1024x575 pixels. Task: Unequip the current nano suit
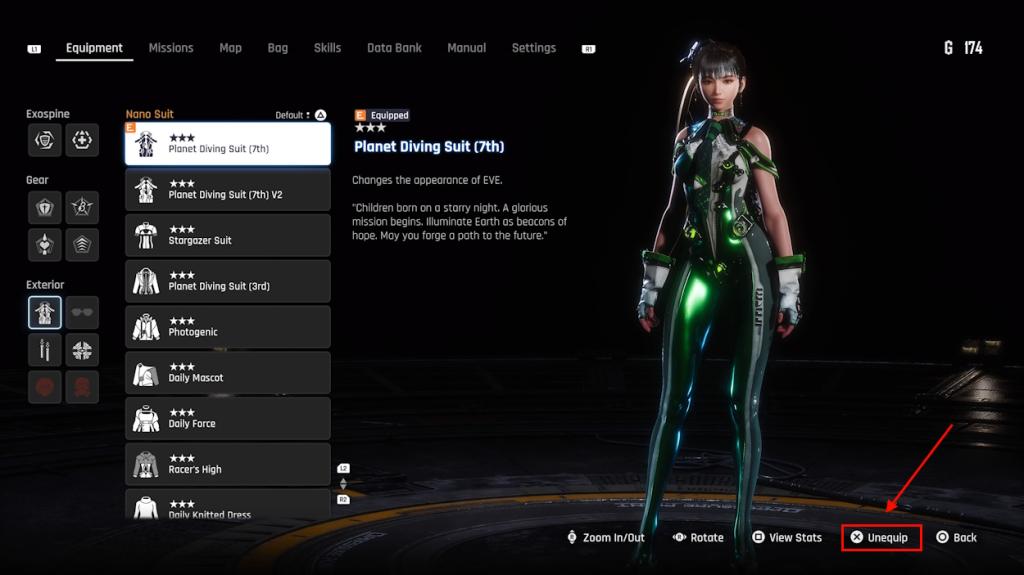[880, 538]
